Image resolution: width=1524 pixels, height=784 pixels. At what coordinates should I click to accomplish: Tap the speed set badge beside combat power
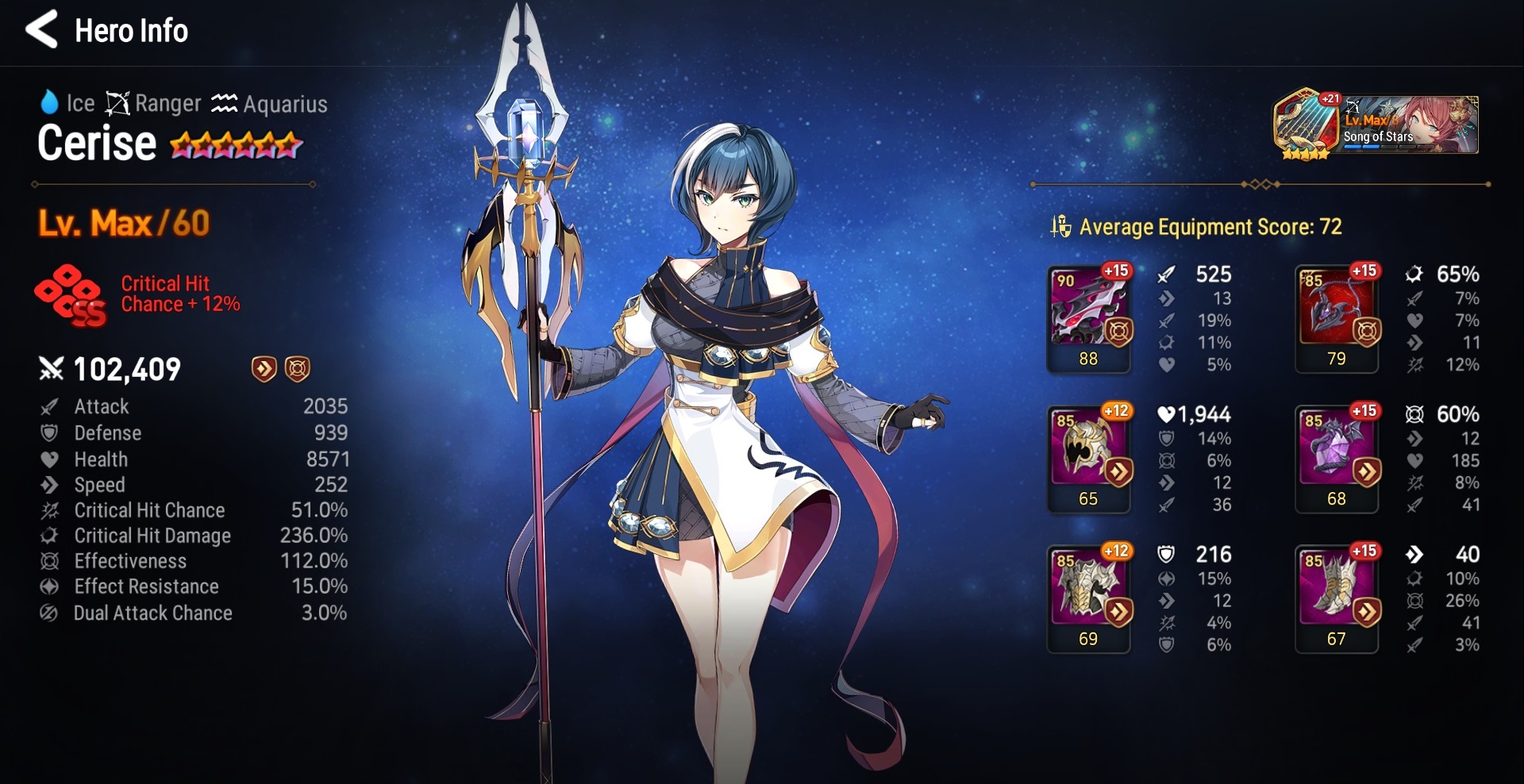click(264, 368)
